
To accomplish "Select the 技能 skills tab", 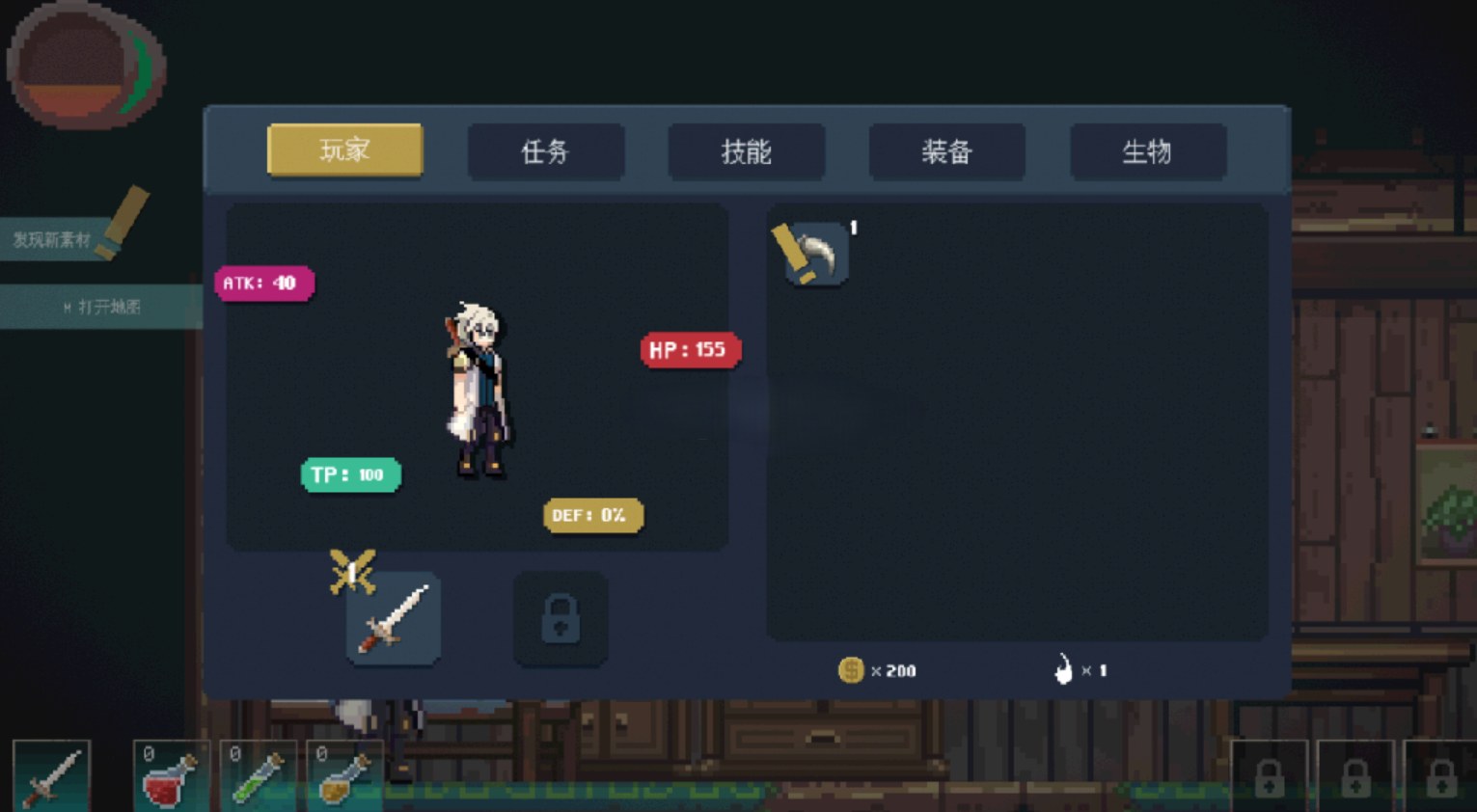I will click(746, 151).
